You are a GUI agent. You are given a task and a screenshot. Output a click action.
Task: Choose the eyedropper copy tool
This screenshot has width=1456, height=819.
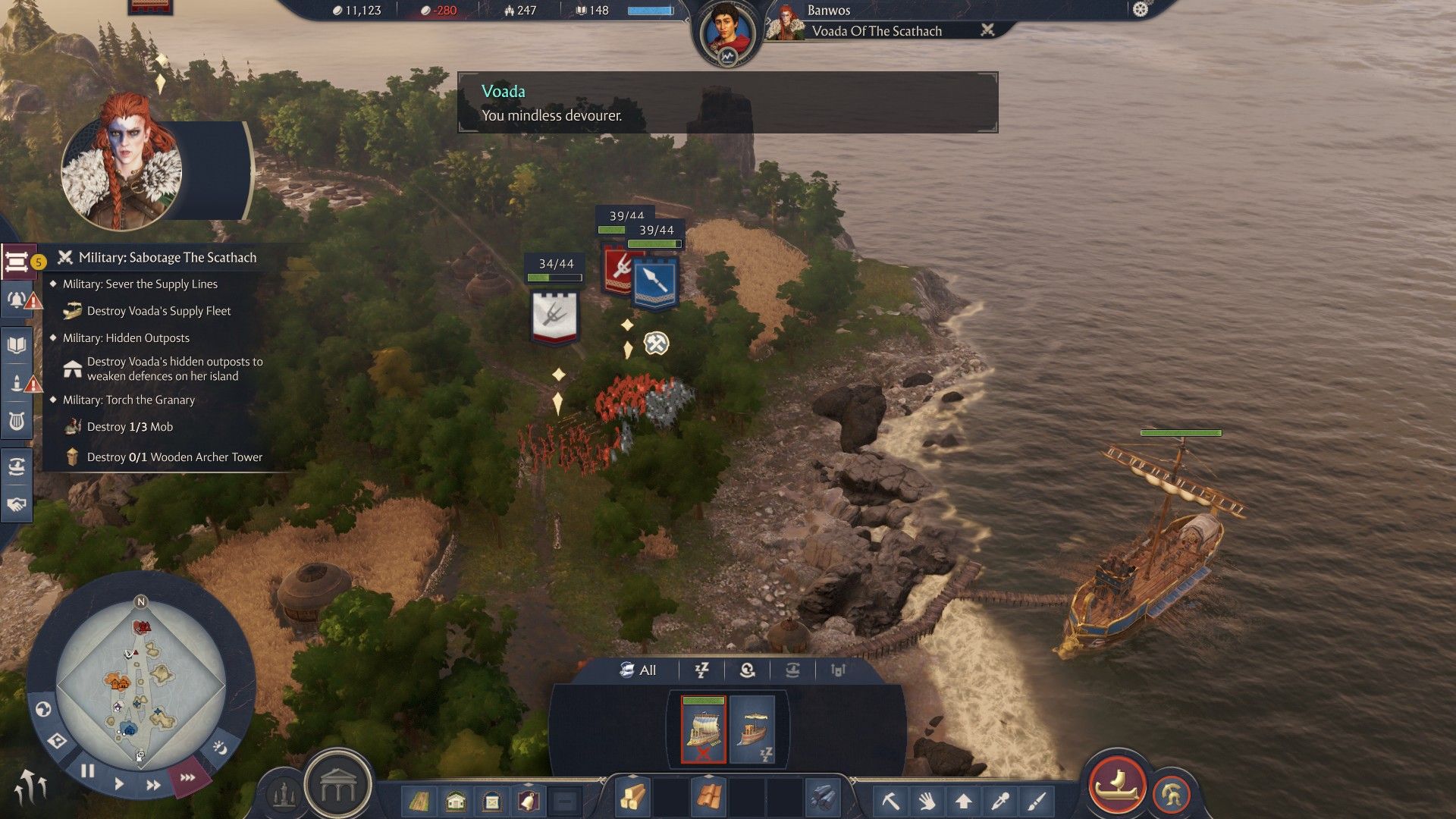1000,801
